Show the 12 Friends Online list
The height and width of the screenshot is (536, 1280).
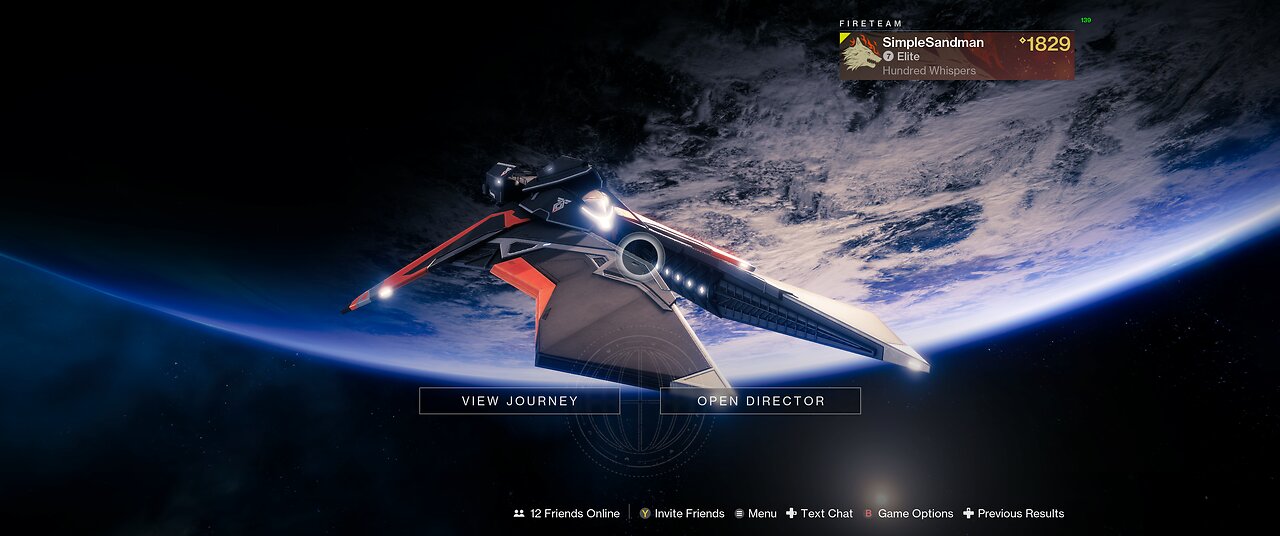566,513
